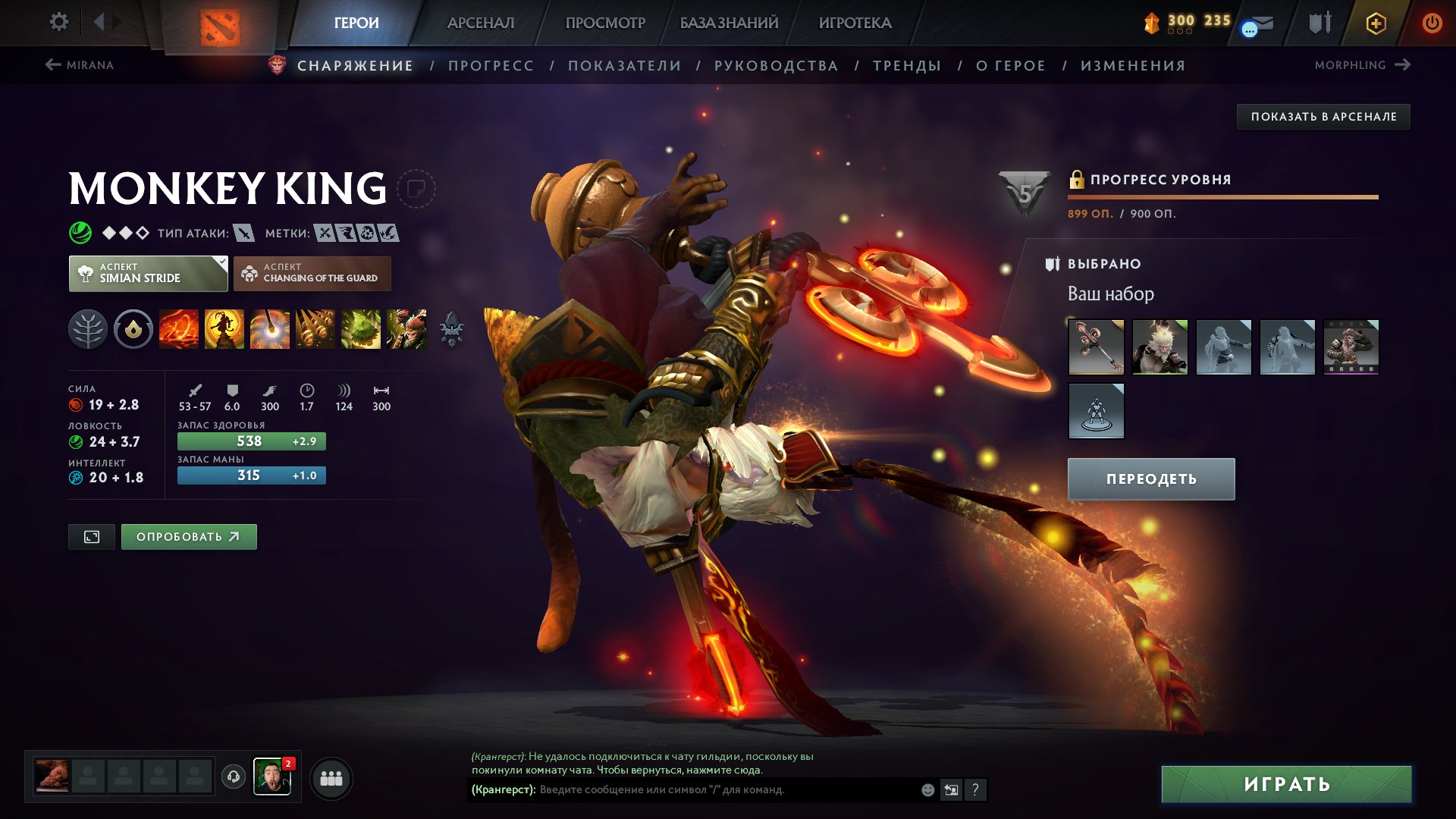Switch to the ПРОГРЕСС tab
Viewport: 1456px width, 819px height.
[x=490, y=66]
